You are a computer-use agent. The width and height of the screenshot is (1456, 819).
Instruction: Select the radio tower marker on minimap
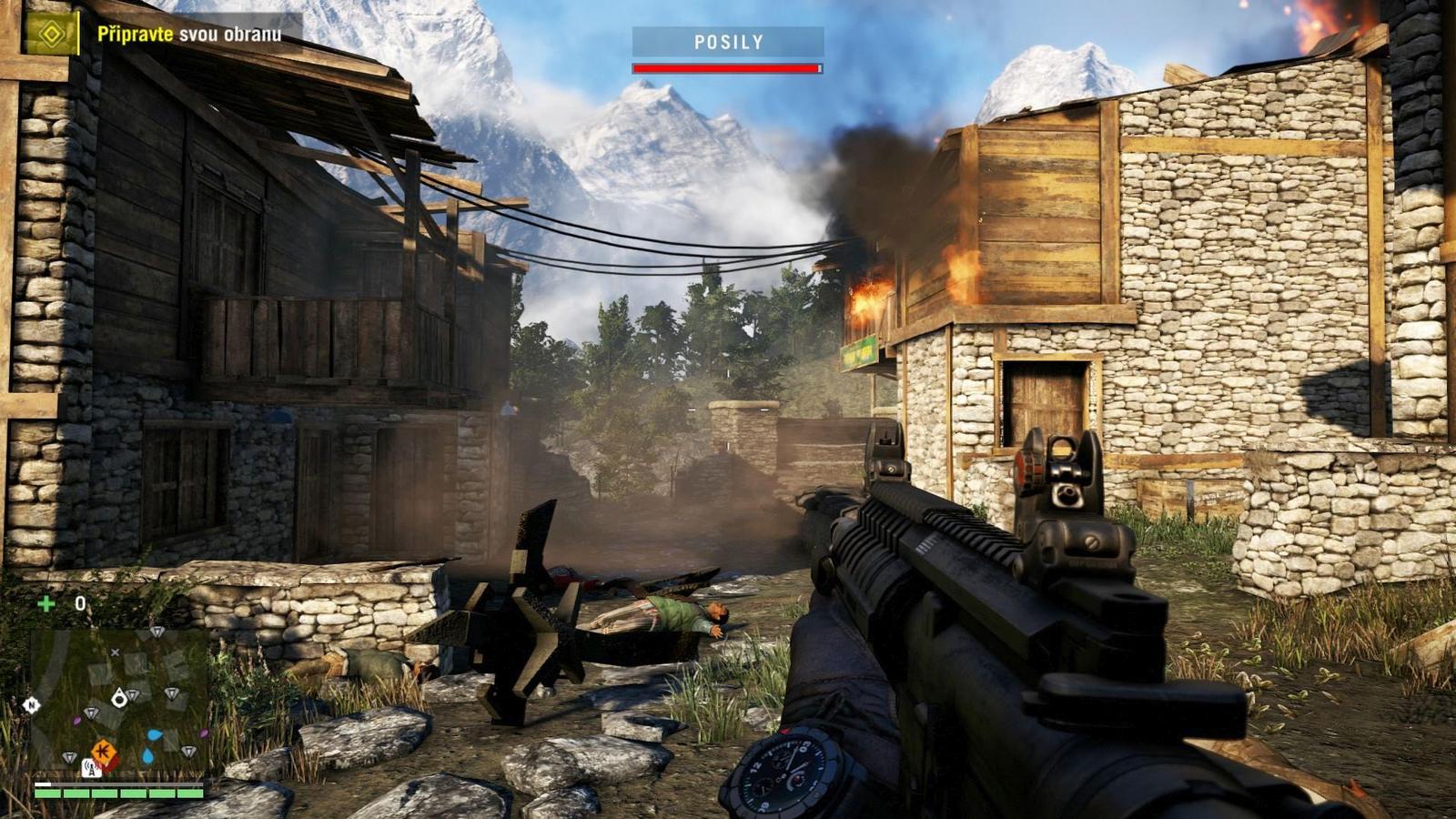point(91,769)
